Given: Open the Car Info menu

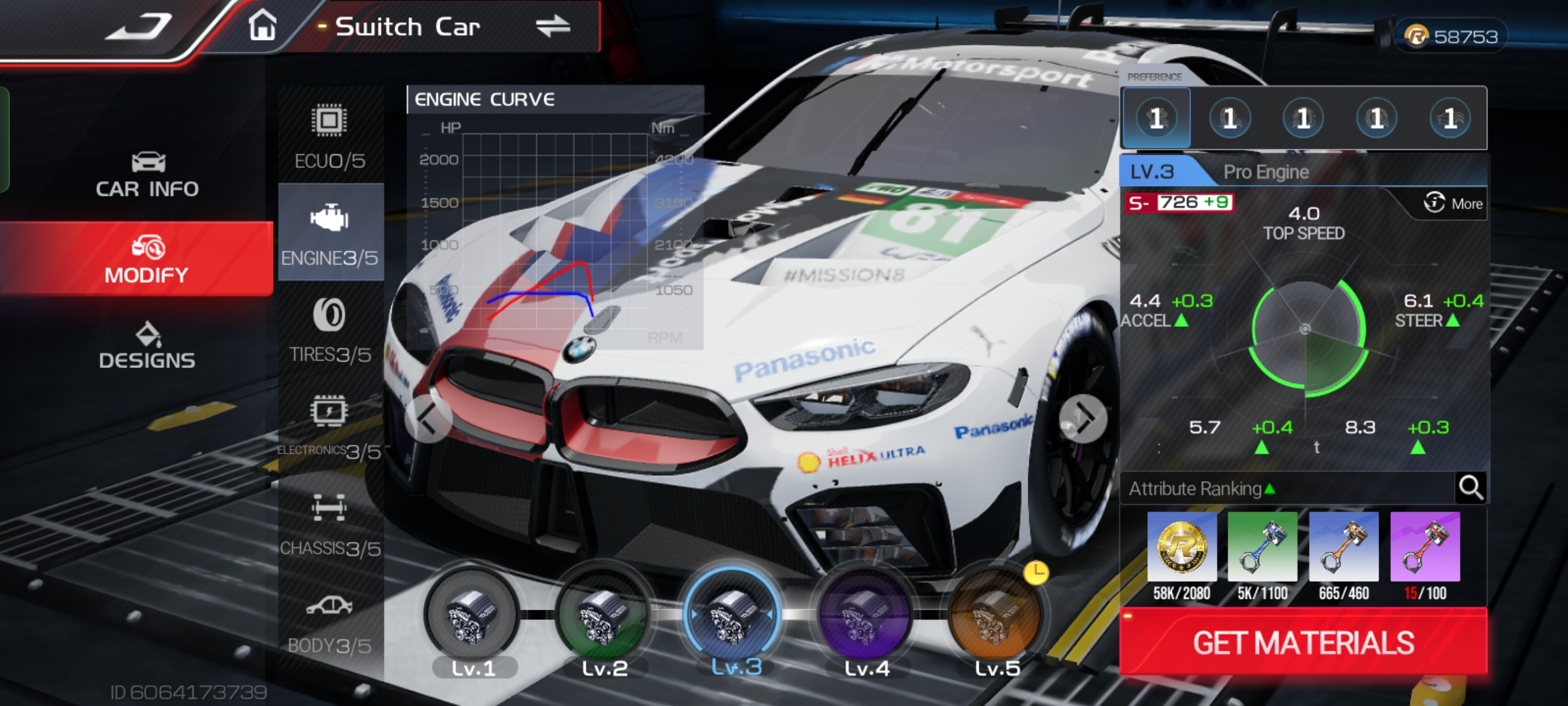Looking at the screenshot, I should click(x=147, y=175).
